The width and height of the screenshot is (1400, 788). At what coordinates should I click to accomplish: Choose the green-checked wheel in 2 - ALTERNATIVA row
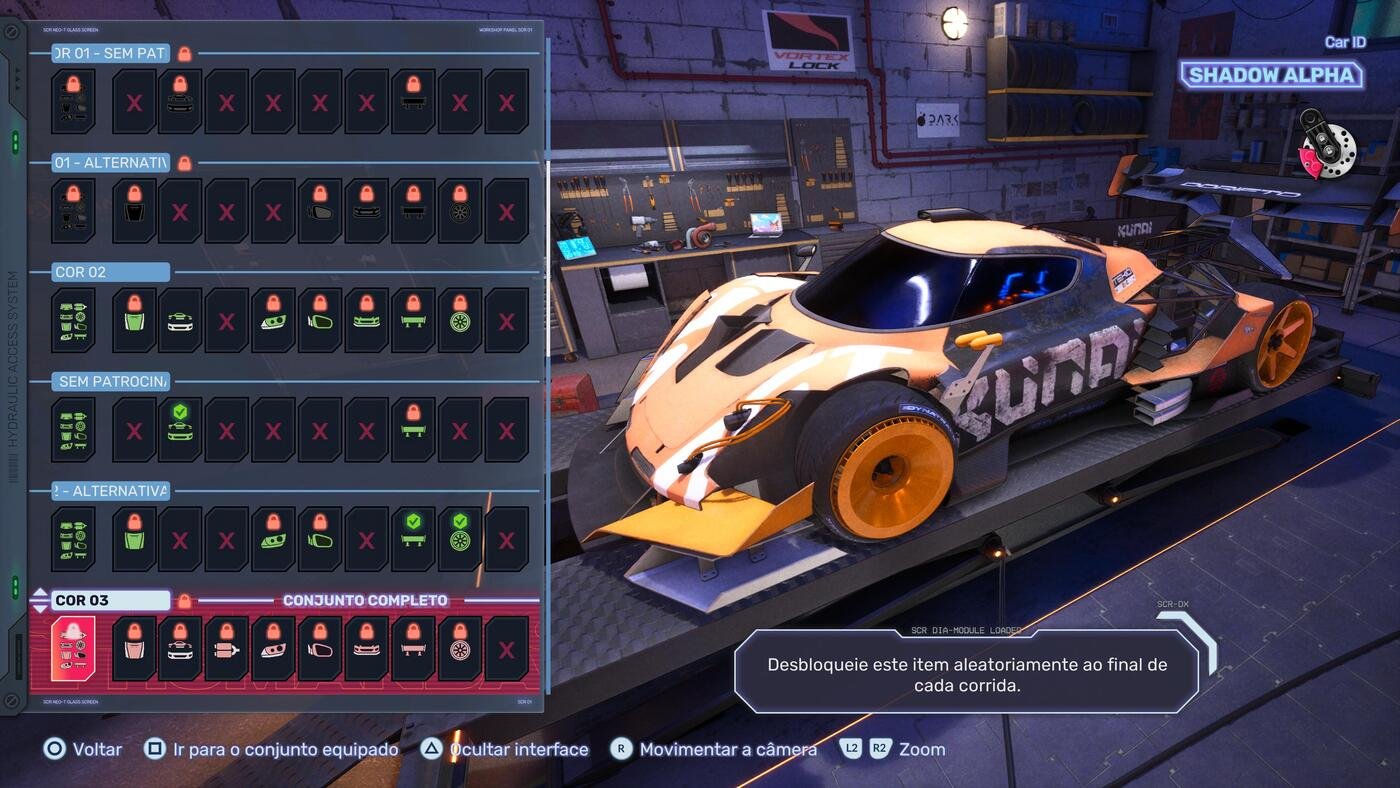460,538
